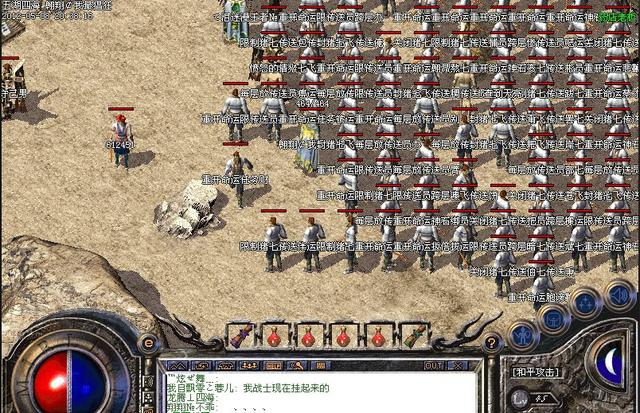
Task: Use the green scroll in the belt
Action: tap(412, 335)
